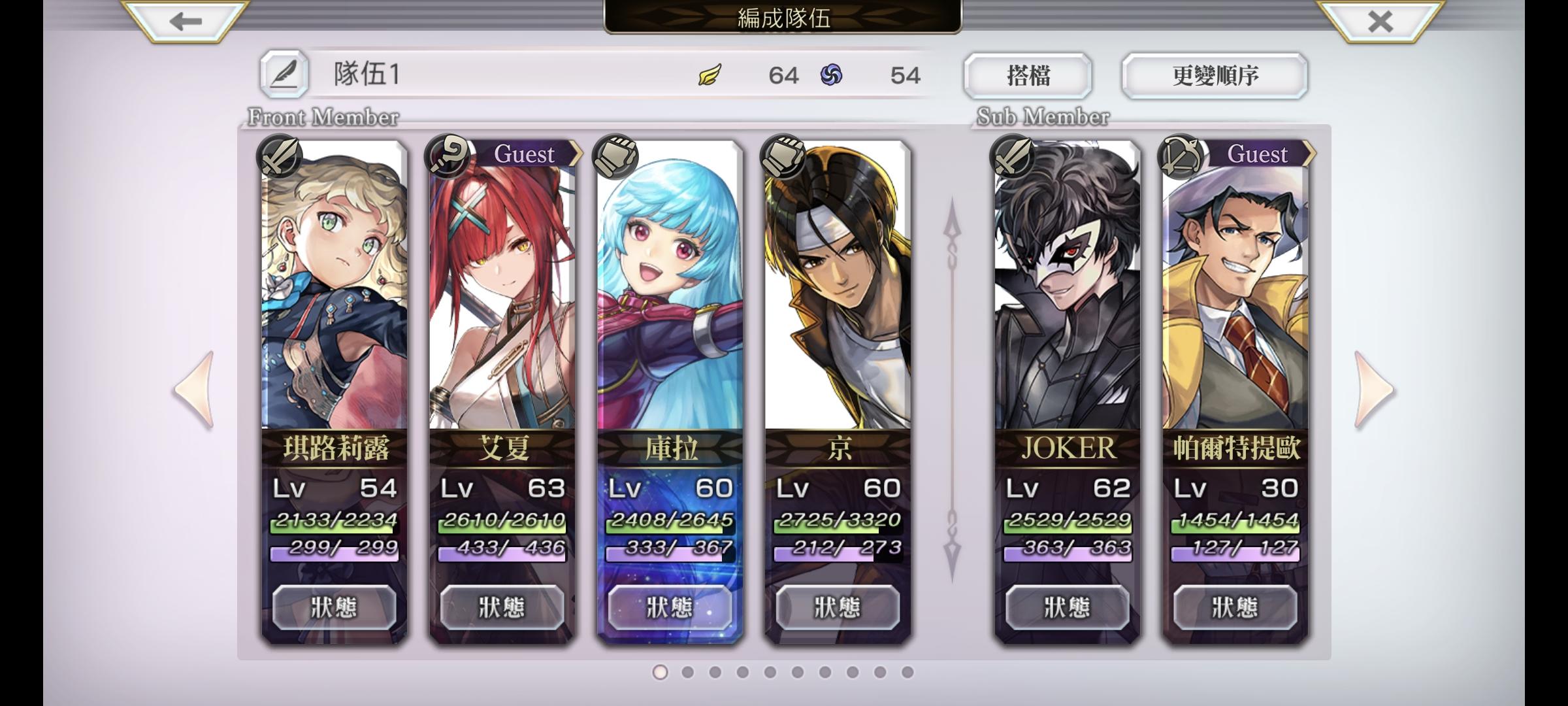The width and height of the screenshot is (1568, 706).
Task: Click the bow icon on 帕爾特提歐's card
Action: (1178, 158)
